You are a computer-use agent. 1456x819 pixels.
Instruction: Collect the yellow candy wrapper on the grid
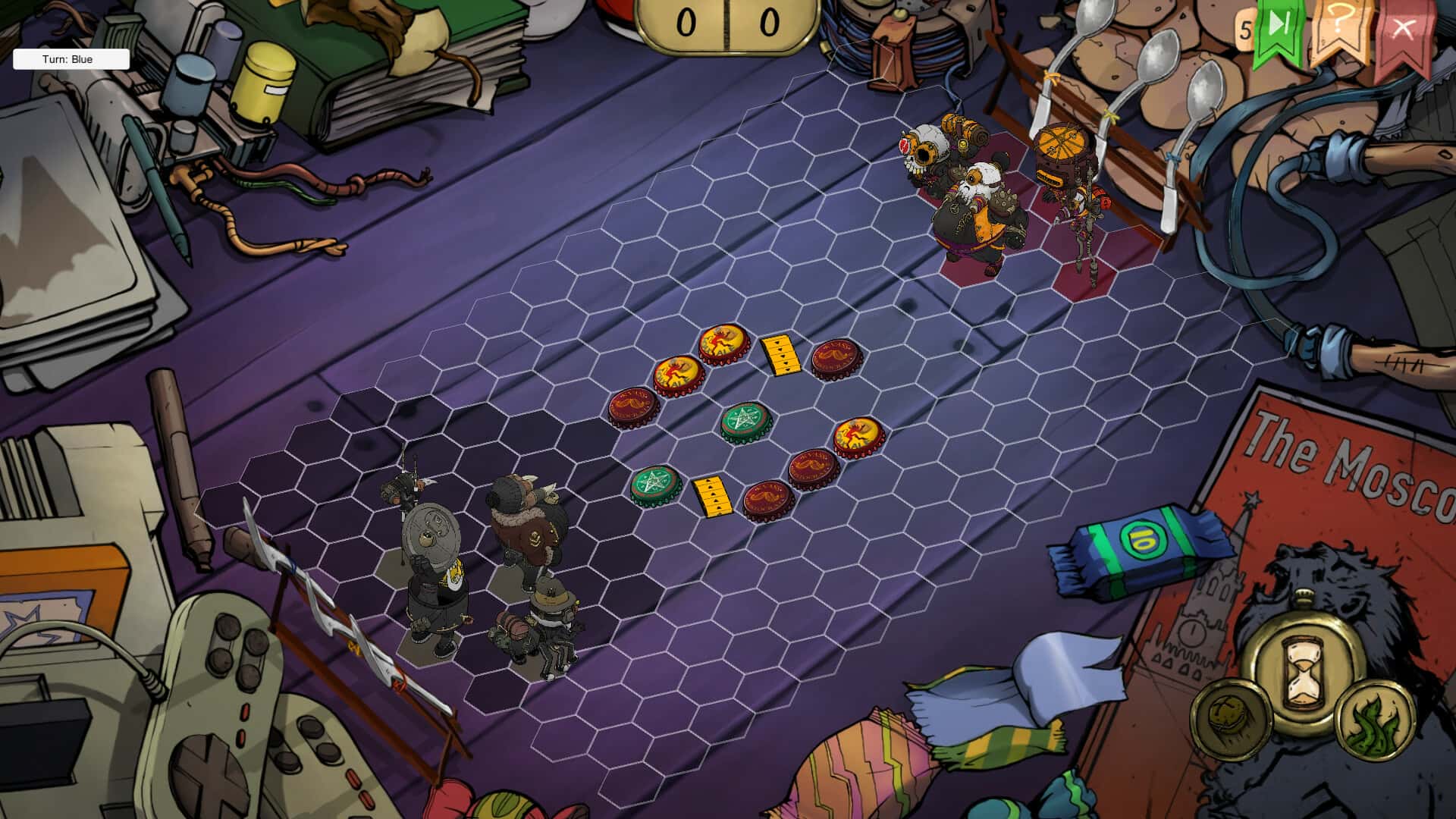(x=781, y=356)
